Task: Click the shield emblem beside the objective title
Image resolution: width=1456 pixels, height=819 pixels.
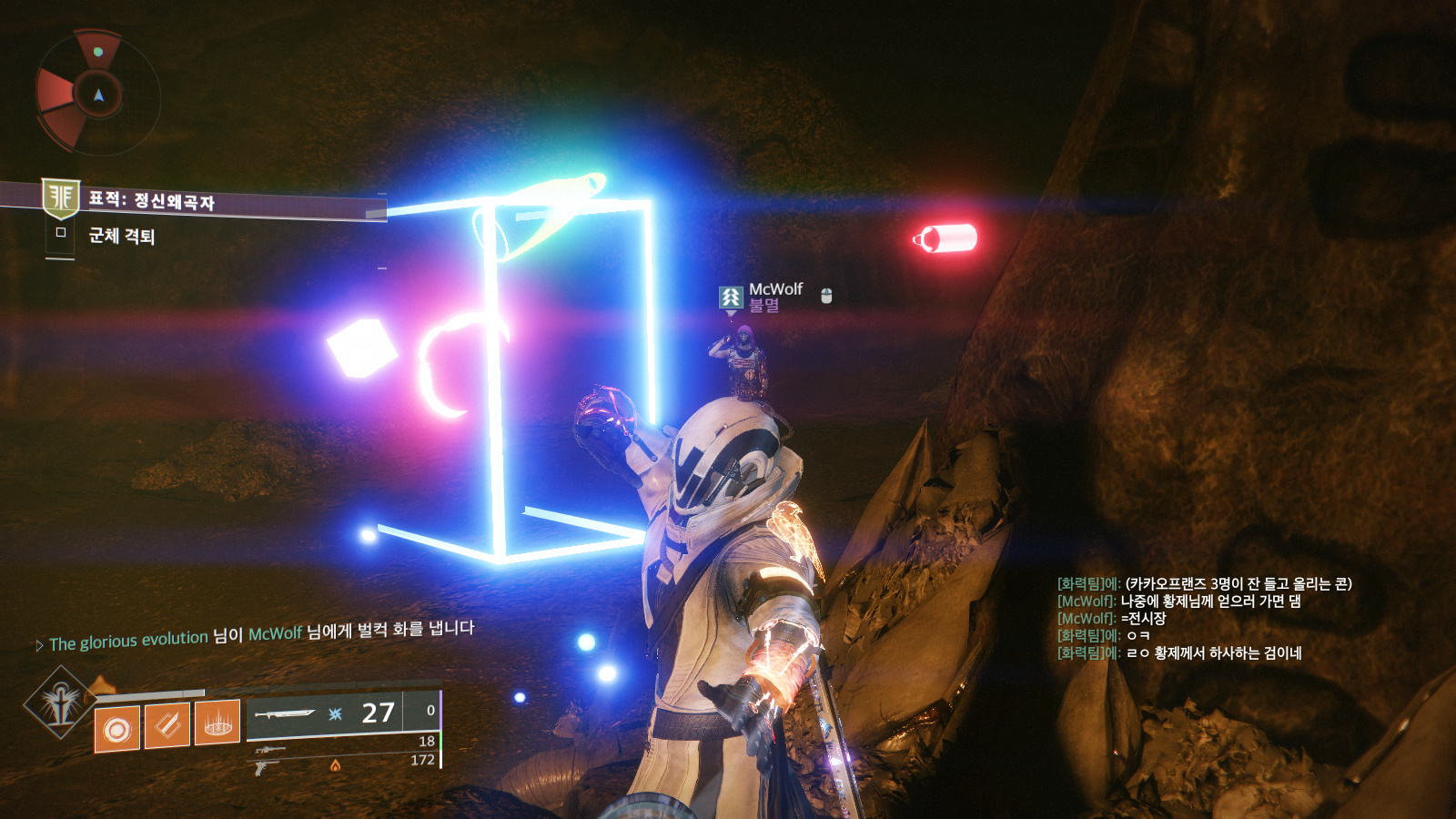Action: [61, 197]
